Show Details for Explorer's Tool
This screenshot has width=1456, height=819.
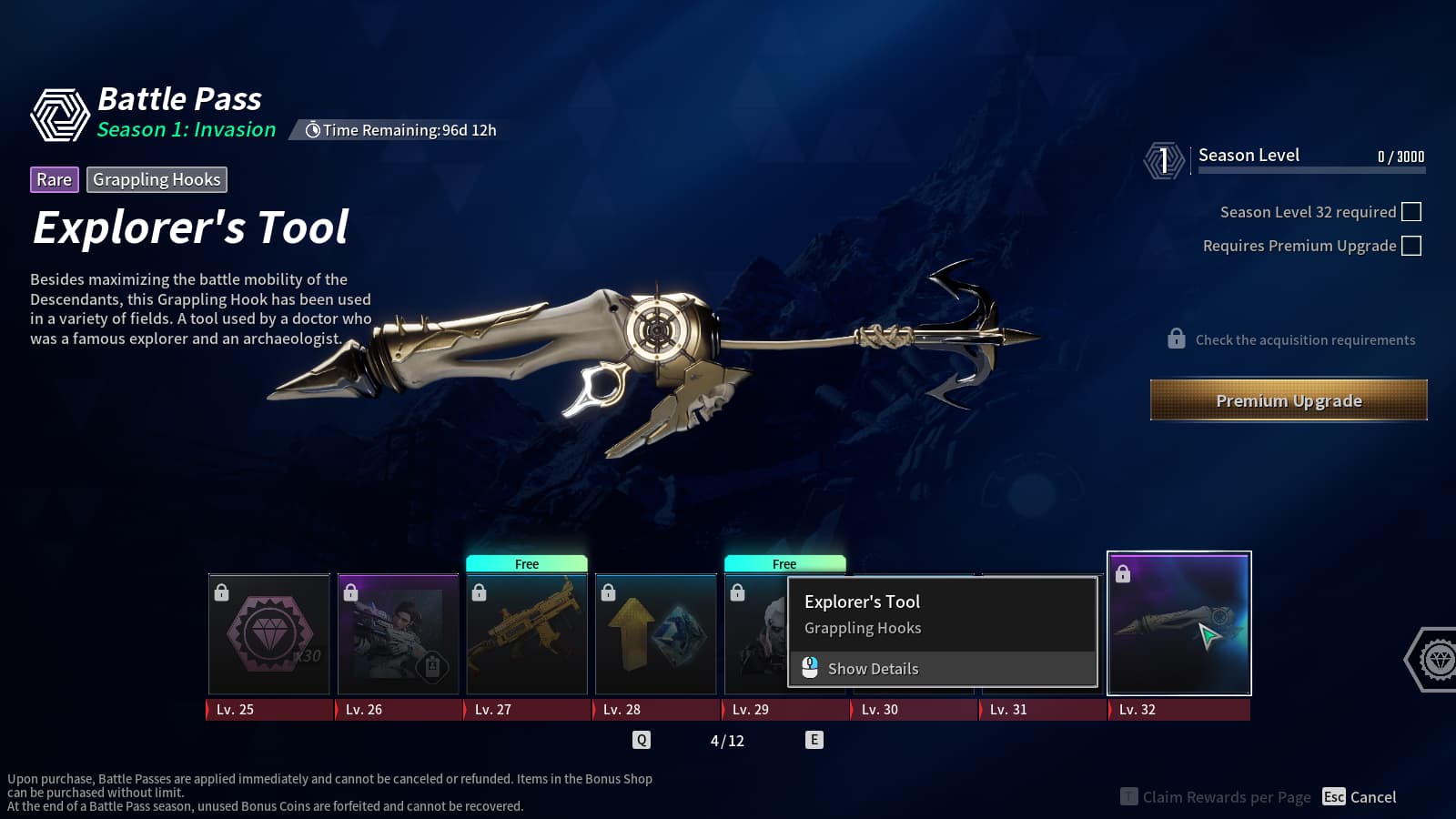click(x=872, y=669)
